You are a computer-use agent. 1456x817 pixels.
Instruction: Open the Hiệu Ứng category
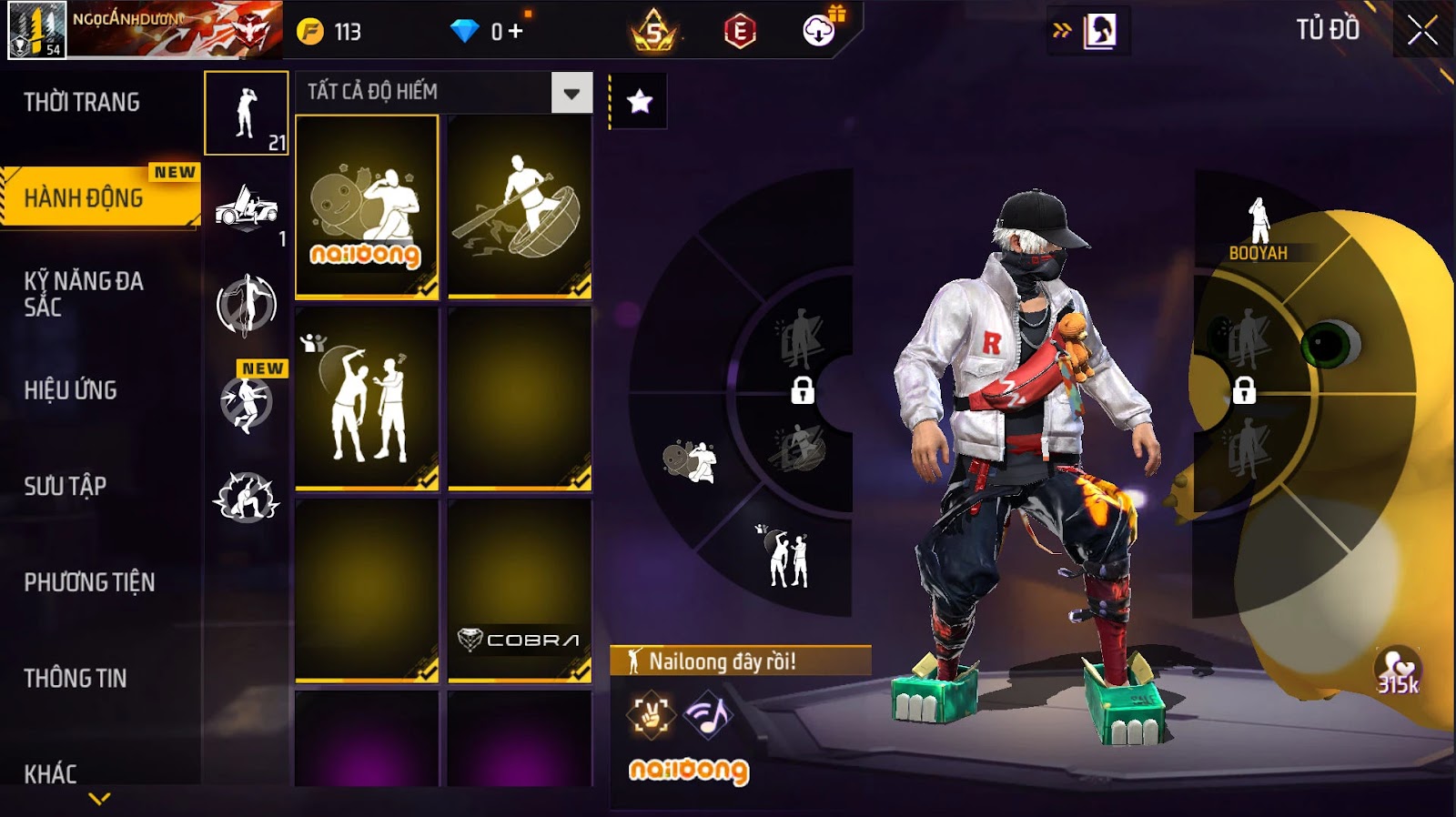point(71,390)
